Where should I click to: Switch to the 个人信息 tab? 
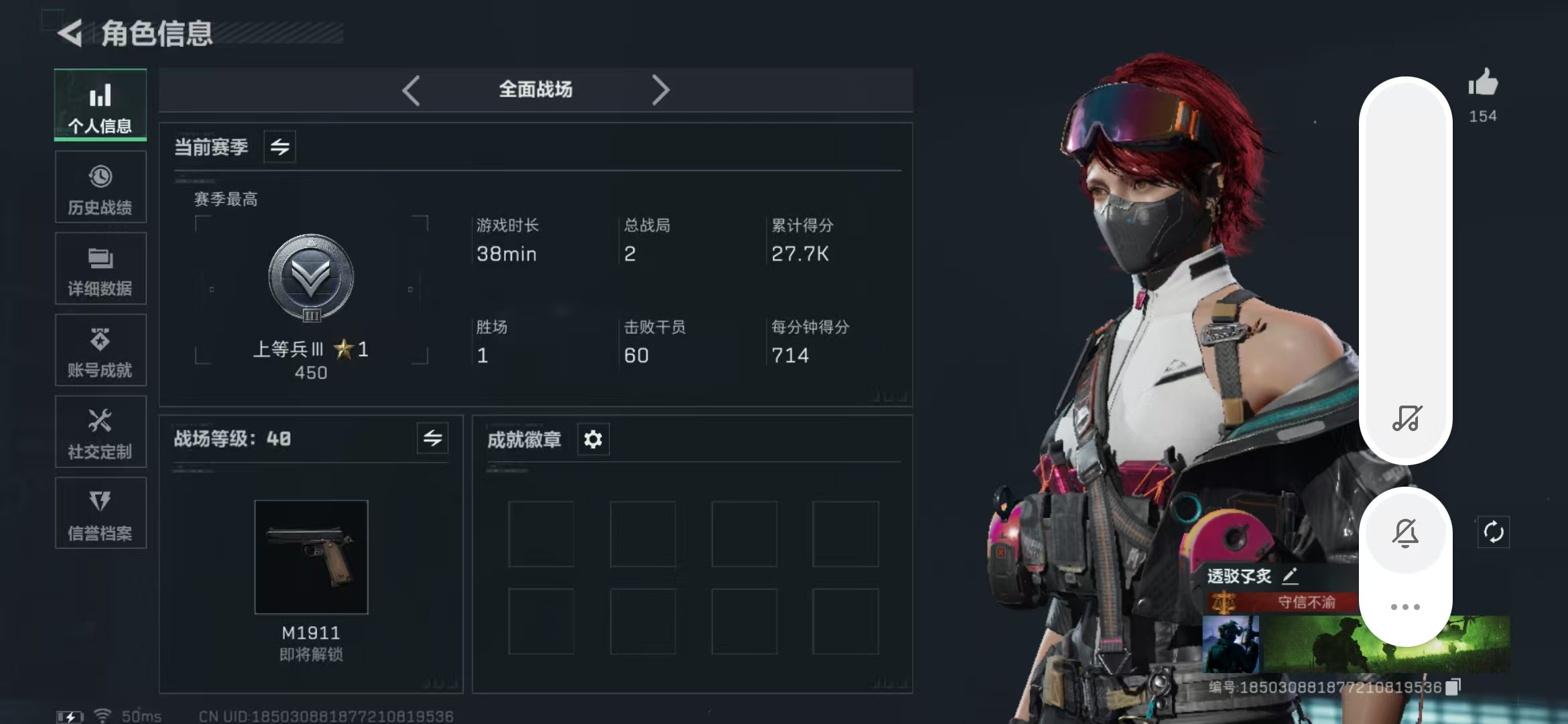coord(101,105)
